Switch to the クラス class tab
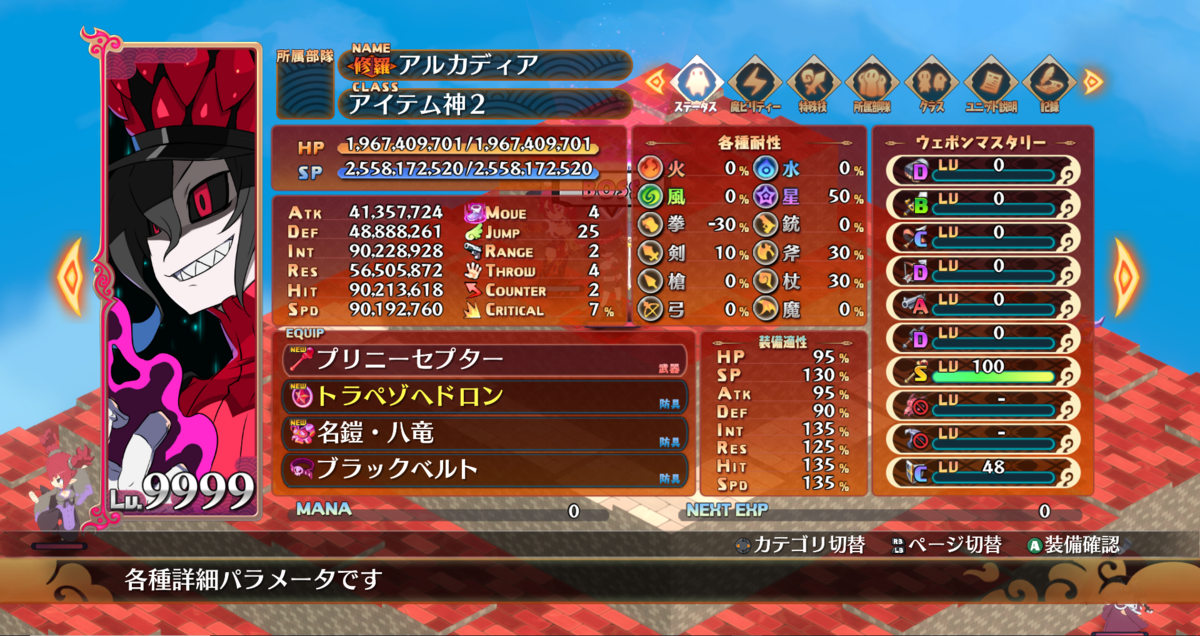Screen dimensions: 1200x636 931,84
